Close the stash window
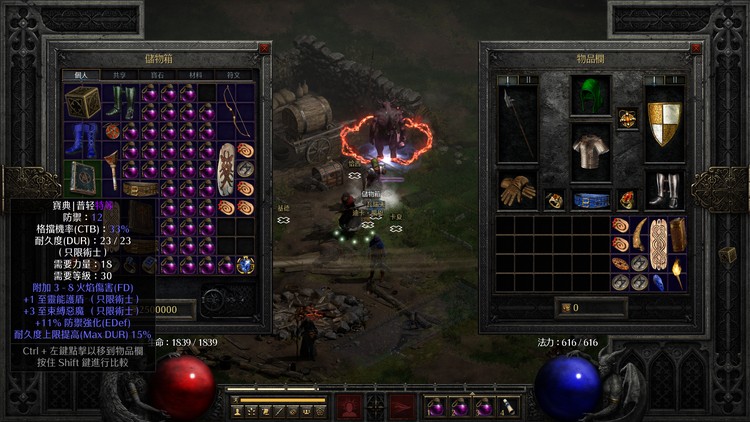This screenshot has height=422, width=750. (264, 47)
